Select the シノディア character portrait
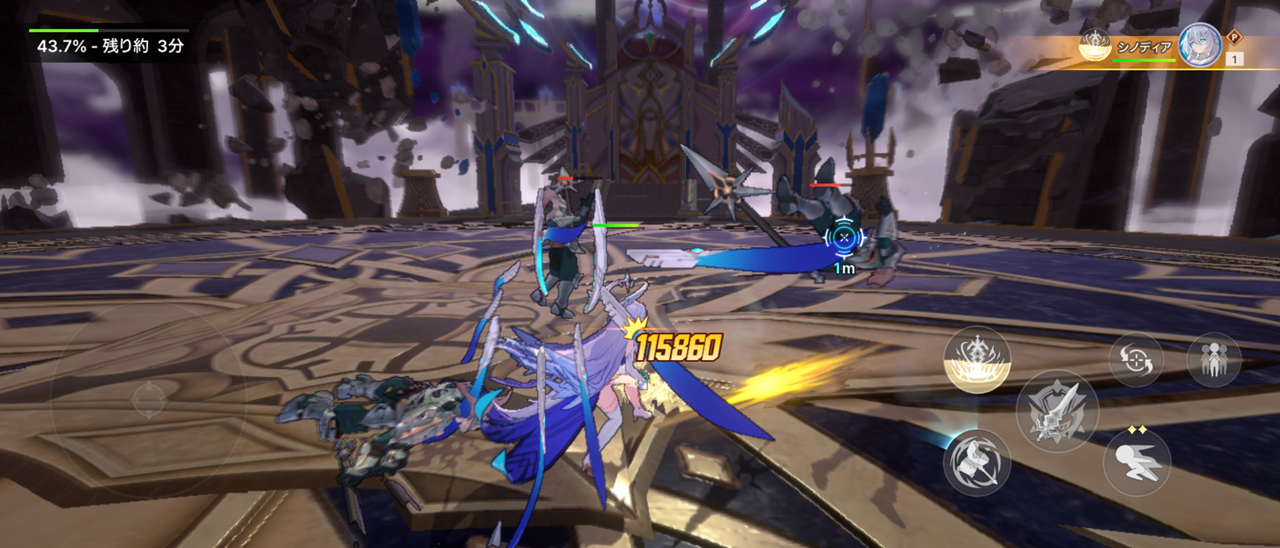The width and height of the screenshot is (1280, 548). click(1199, 46)
